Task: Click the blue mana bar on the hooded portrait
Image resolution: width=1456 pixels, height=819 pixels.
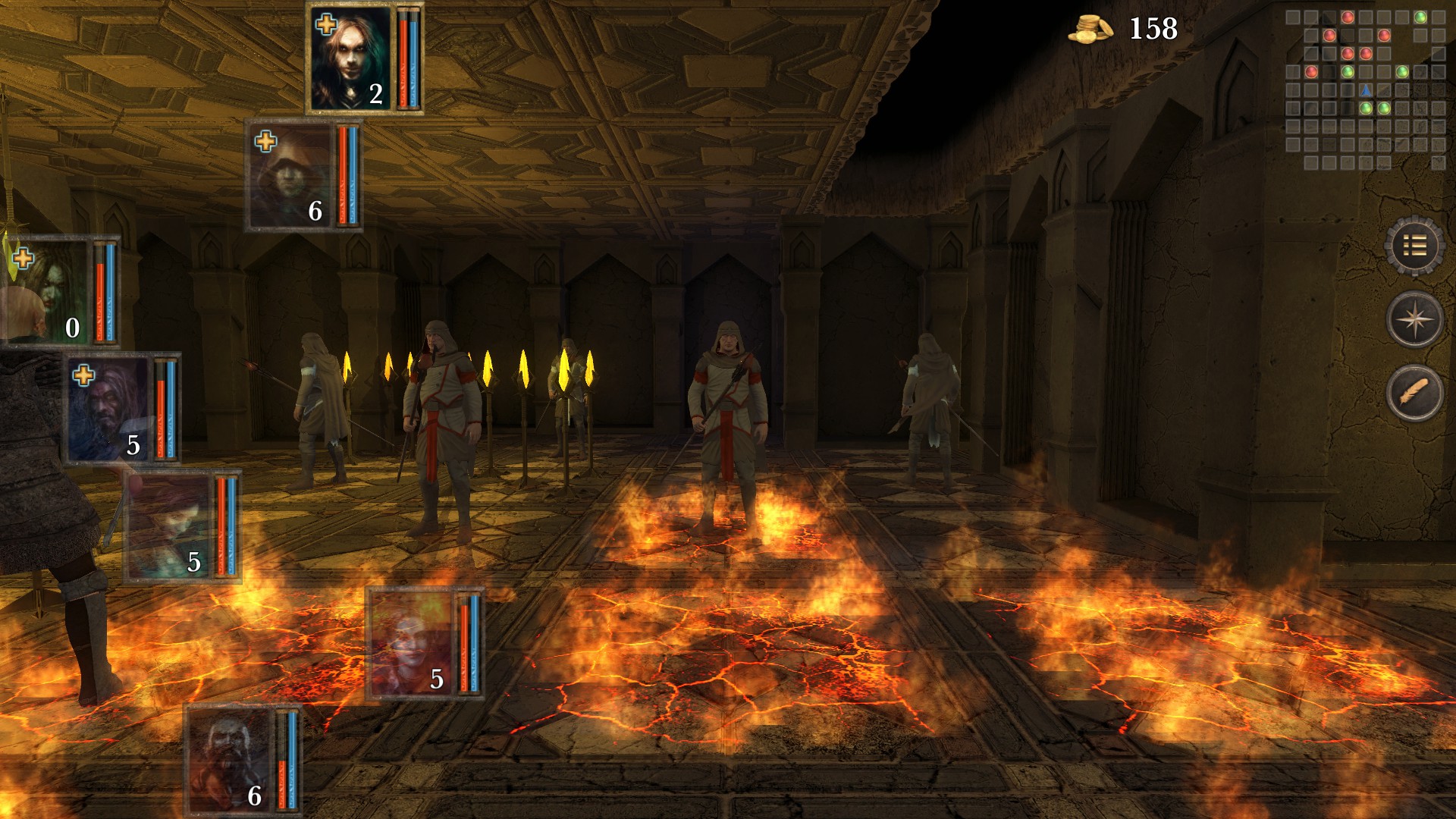Action: click(354, 174)
